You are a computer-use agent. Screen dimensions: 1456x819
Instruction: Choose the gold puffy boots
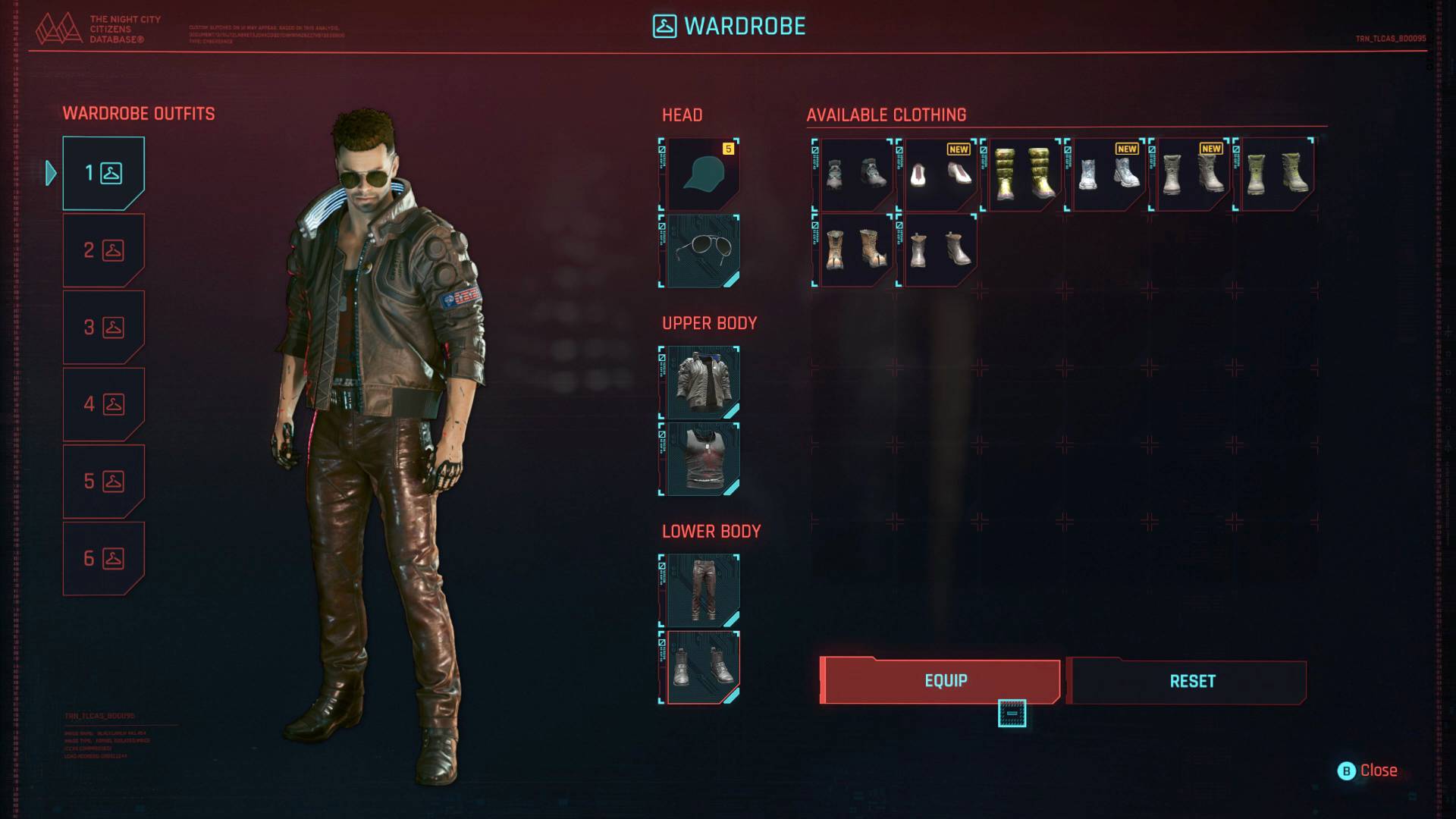coord(1023,174)
